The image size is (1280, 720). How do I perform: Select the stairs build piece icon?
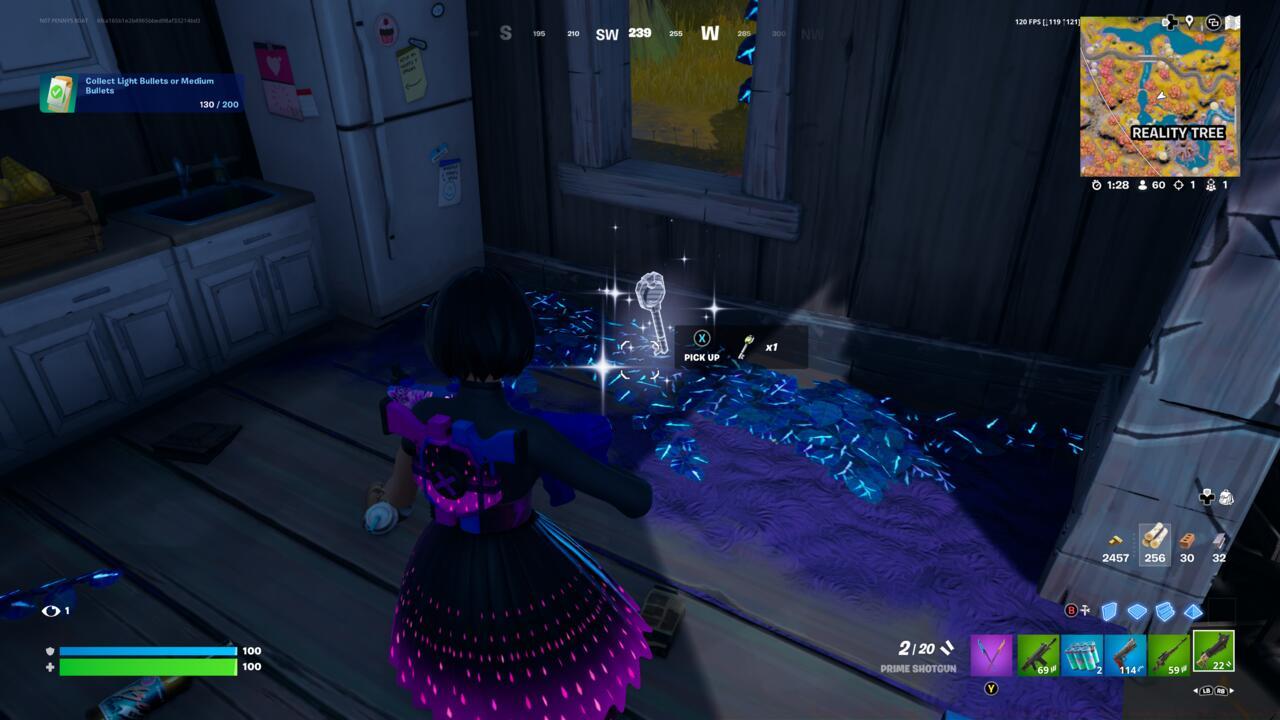[1165, 610]
